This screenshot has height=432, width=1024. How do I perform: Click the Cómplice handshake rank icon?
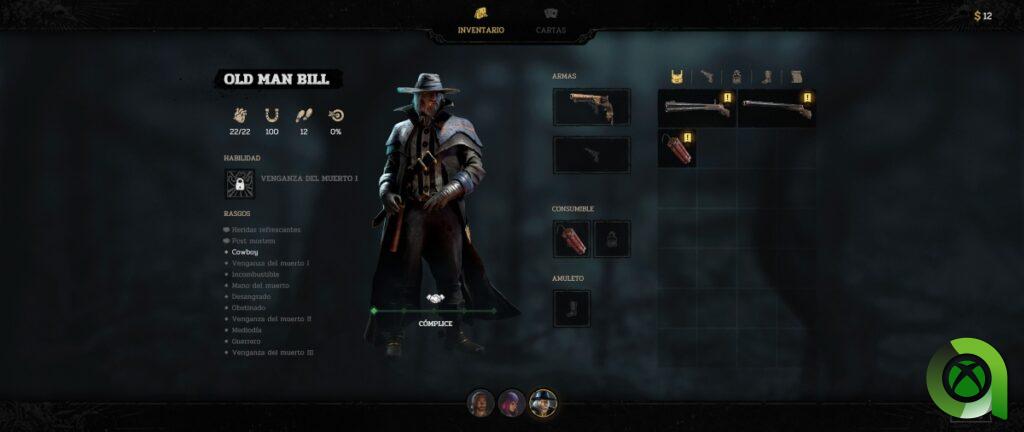tap(435, 299)
